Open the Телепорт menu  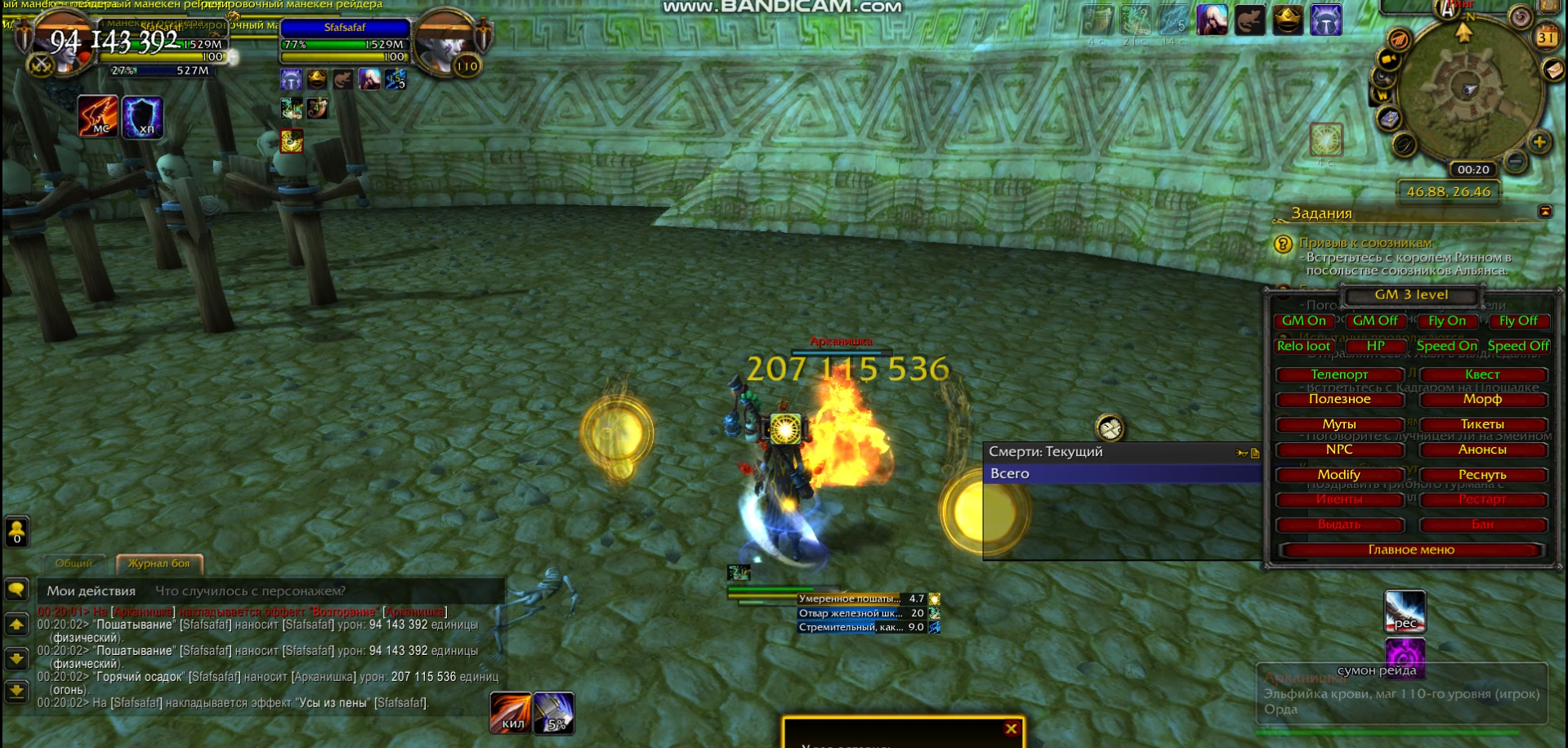(1339, 374)
